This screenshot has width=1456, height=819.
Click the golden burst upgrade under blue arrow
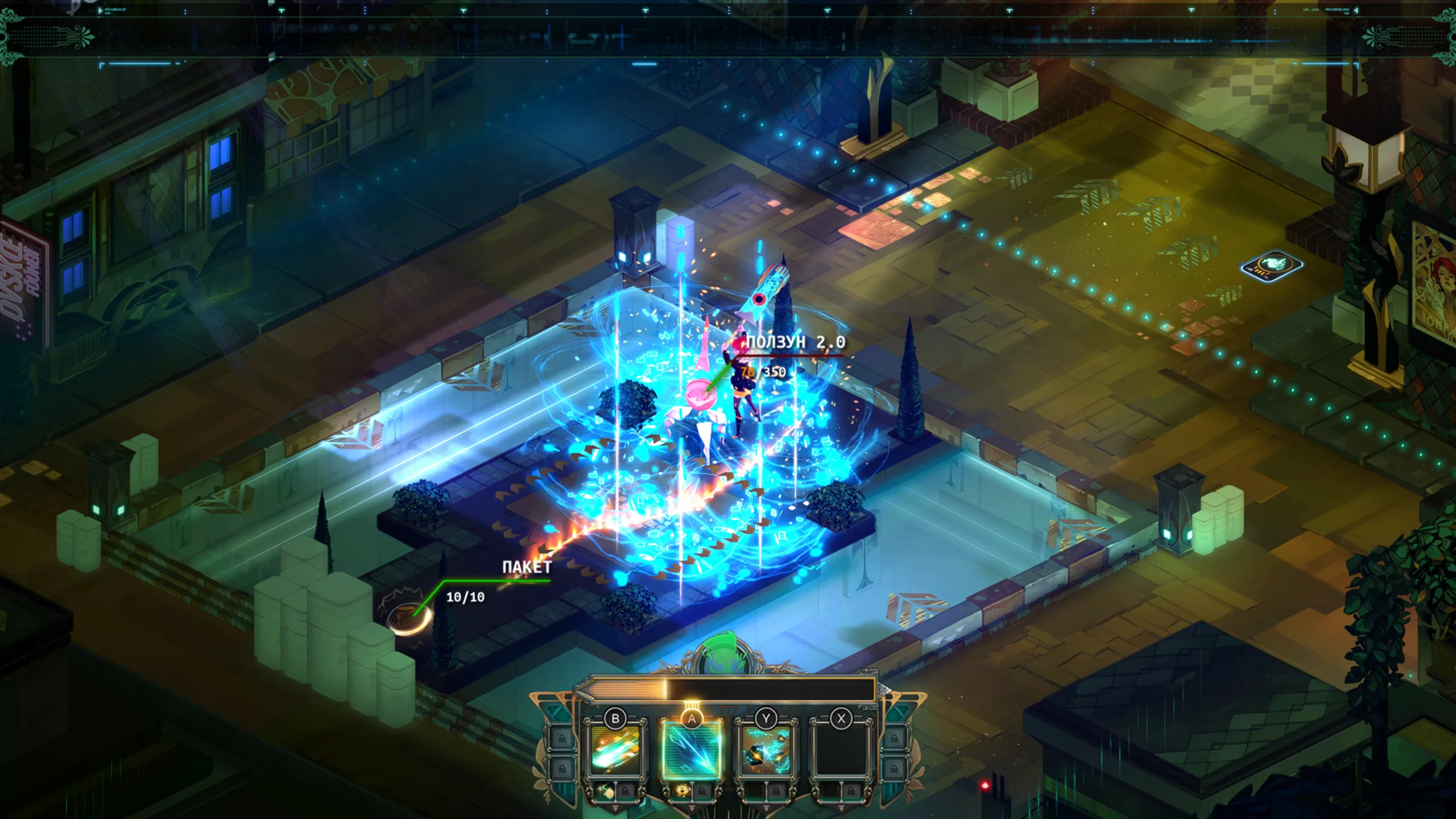coord(682,791)
